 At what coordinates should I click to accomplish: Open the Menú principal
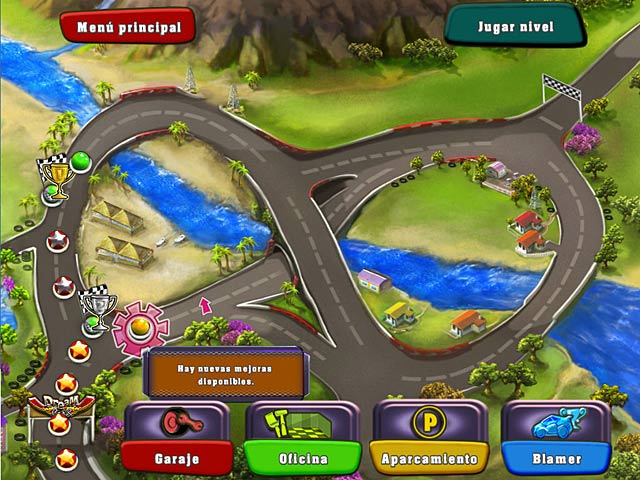click(128, 27)
